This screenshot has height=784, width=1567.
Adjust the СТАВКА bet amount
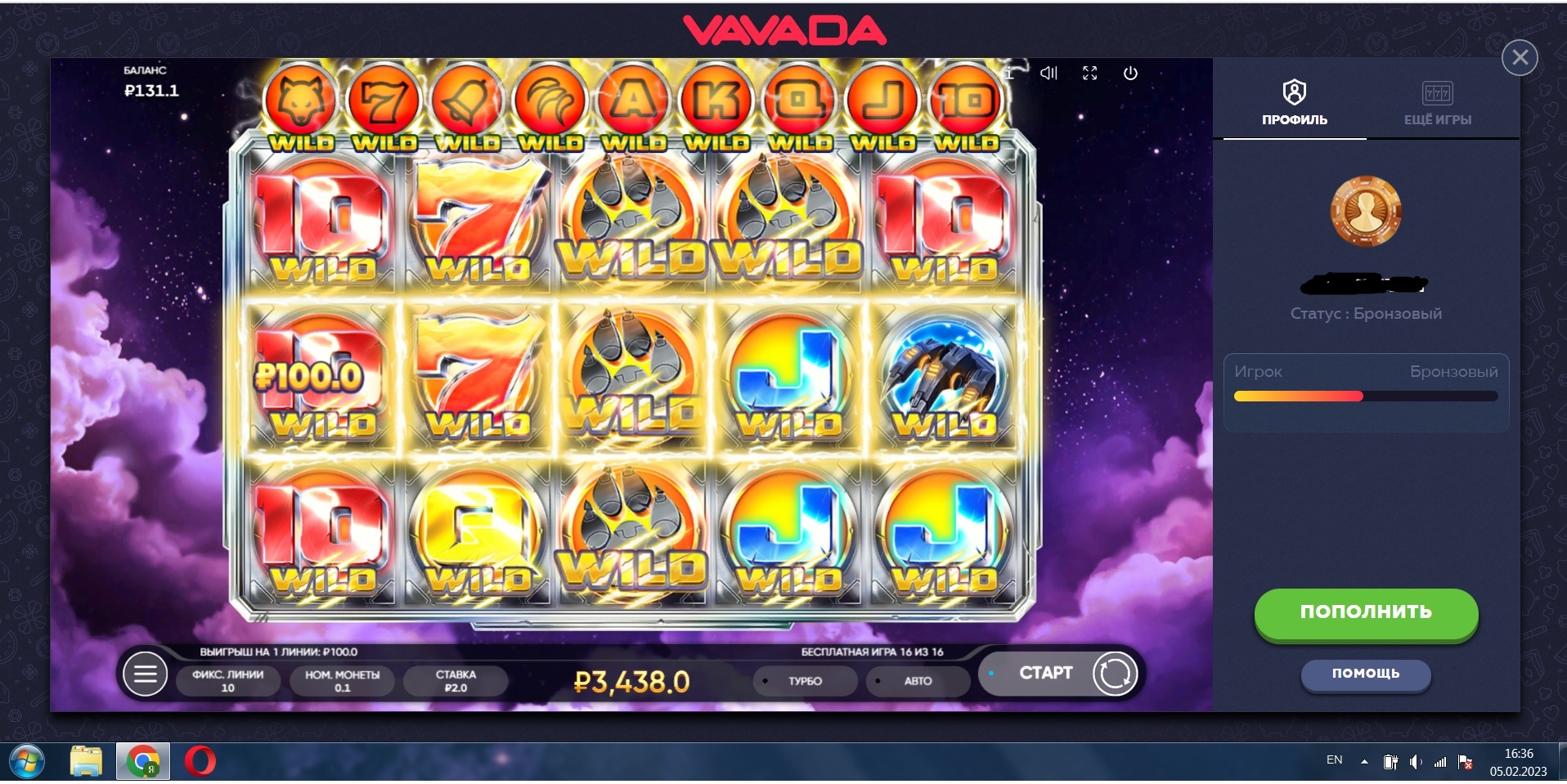(x=456, y=681)
